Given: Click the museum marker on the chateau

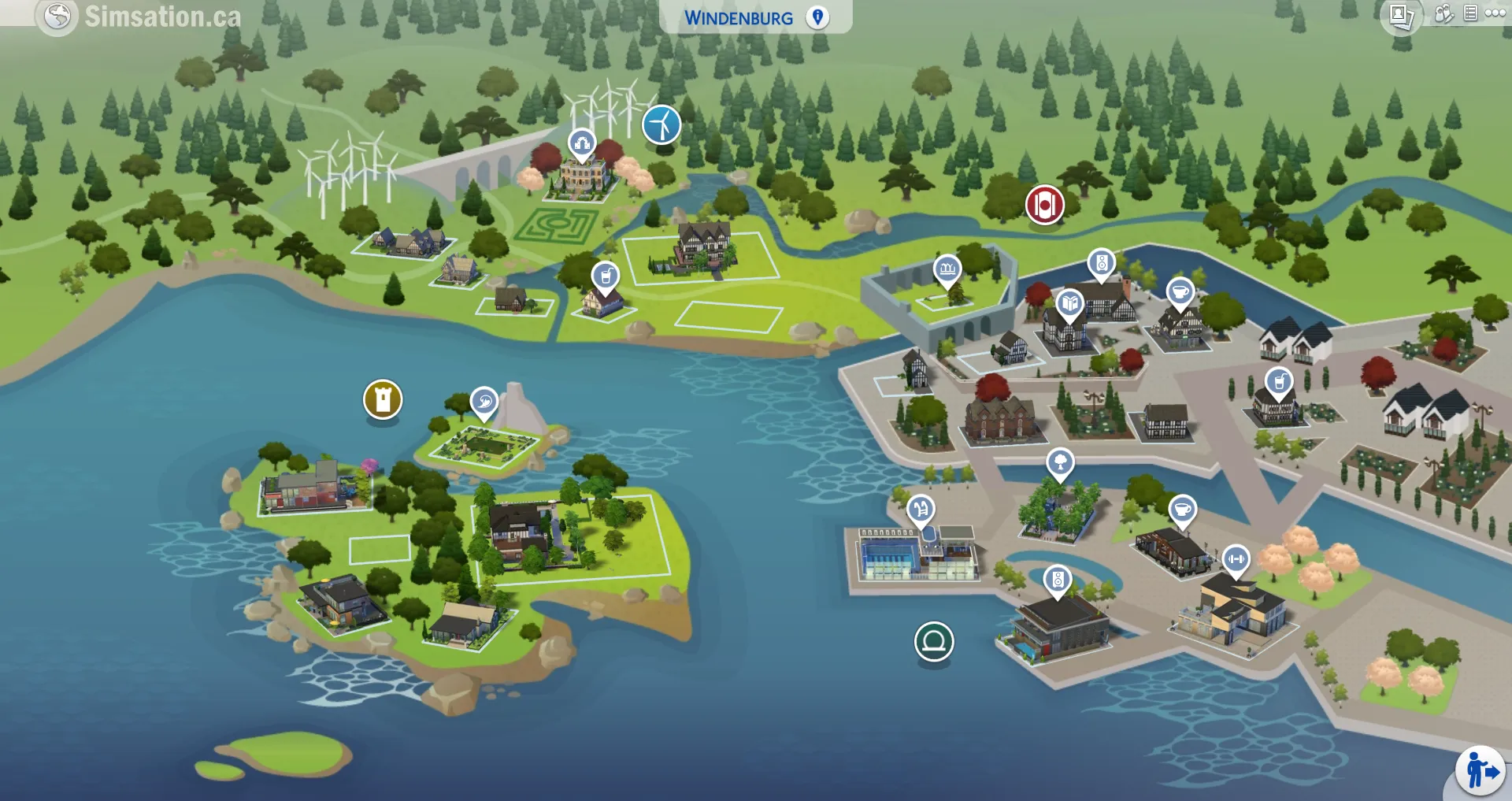Looking at the screenshot, I should tap(580, 144).
